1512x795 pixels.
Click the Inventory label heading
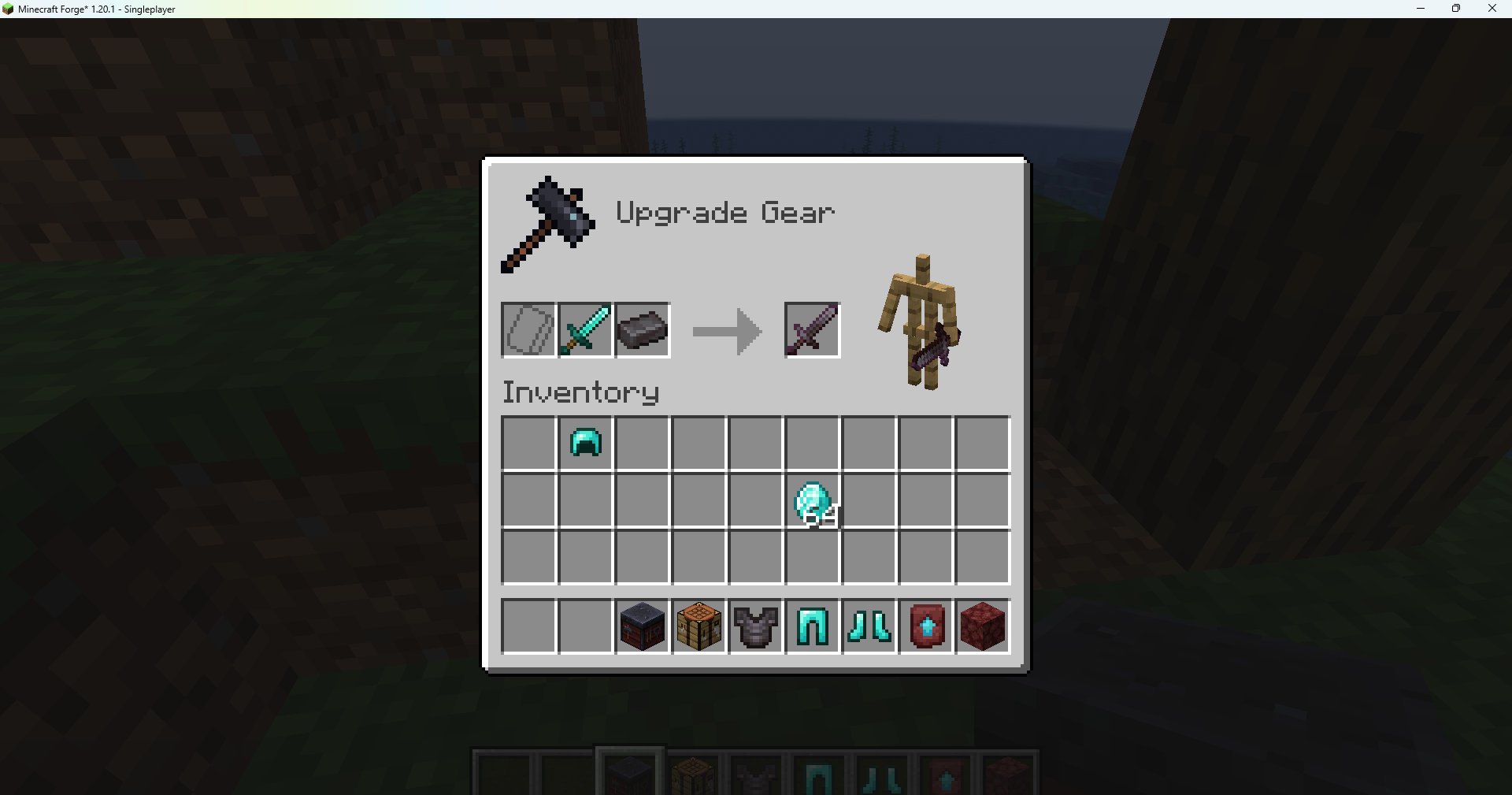(580, 392)
